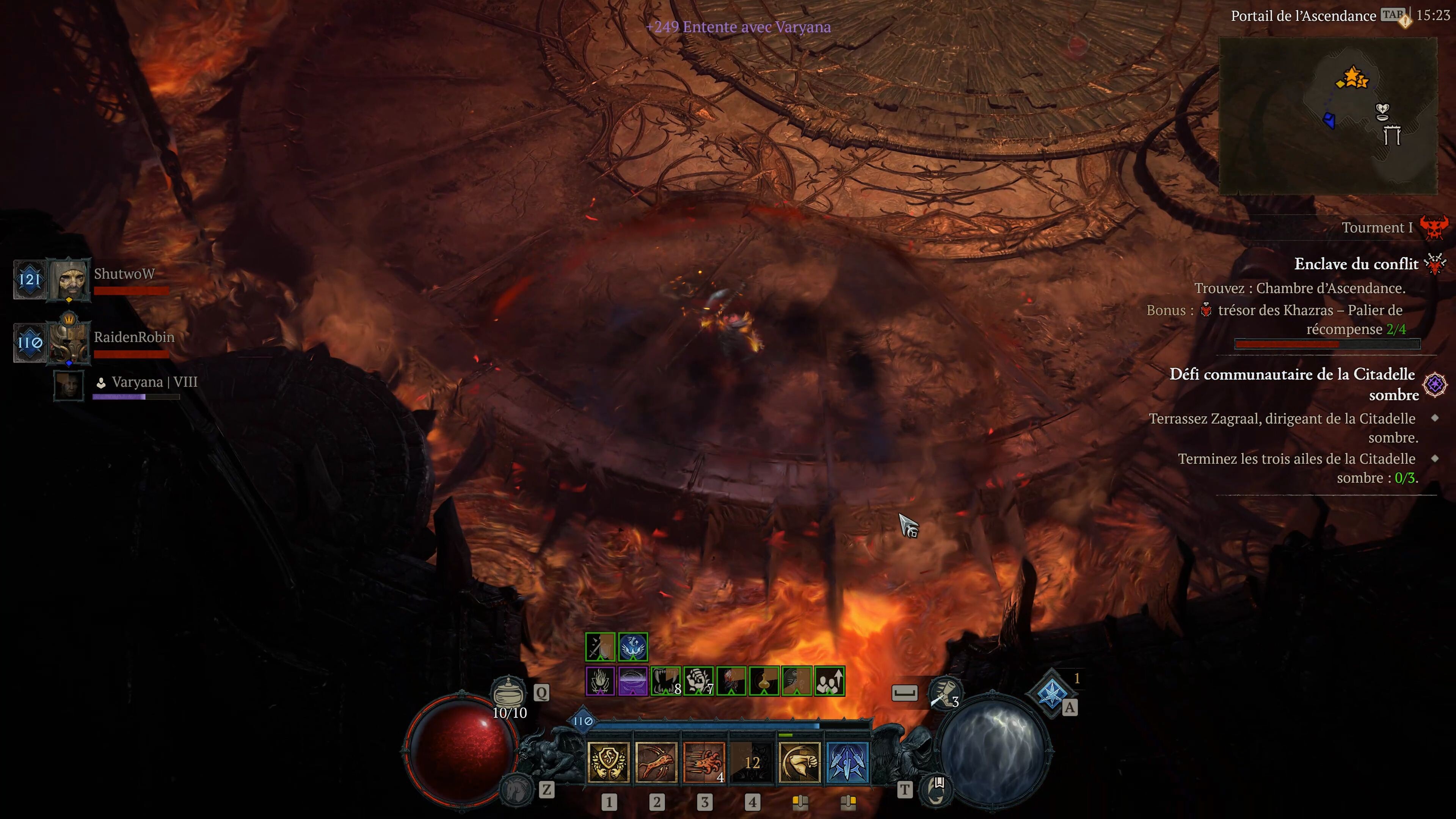
Task: Click Varyana mercenary portrait
Action: pyautogui.click(x=69, y=385)
